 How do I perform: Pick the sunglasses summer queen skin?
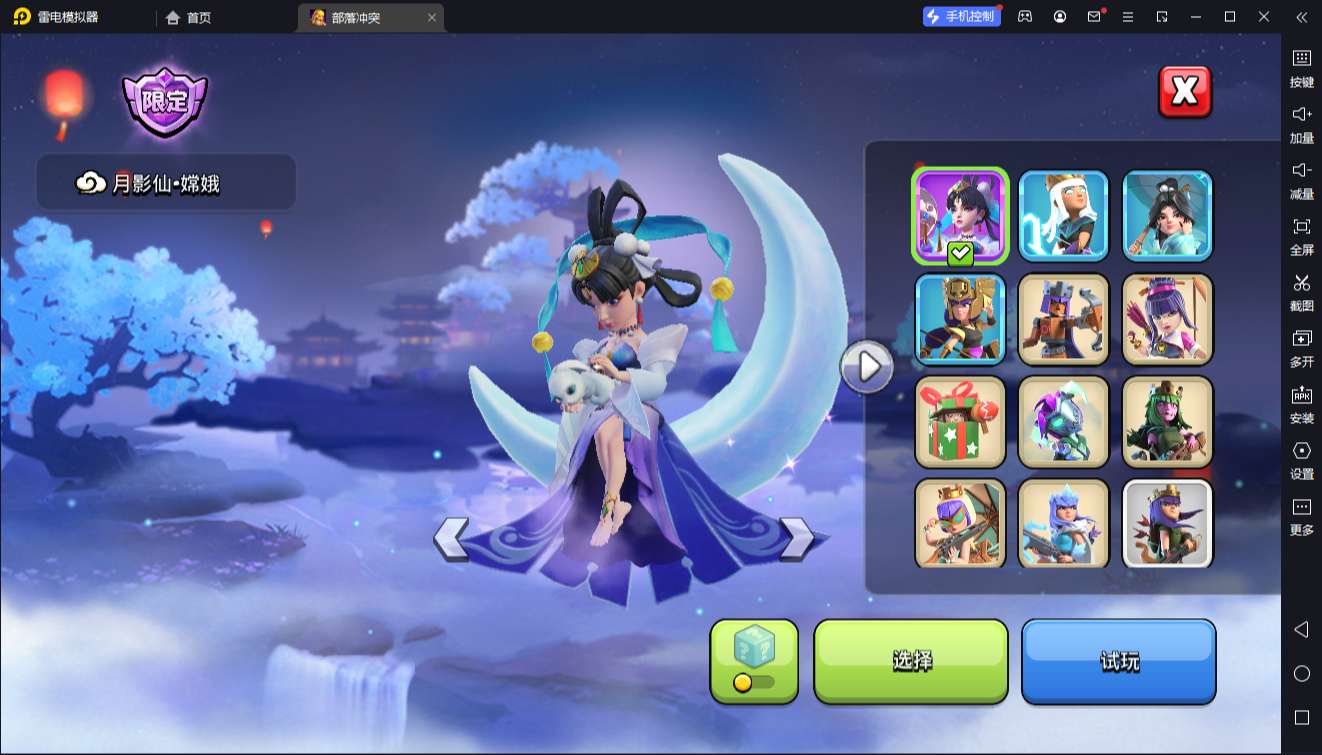point(960,523)
